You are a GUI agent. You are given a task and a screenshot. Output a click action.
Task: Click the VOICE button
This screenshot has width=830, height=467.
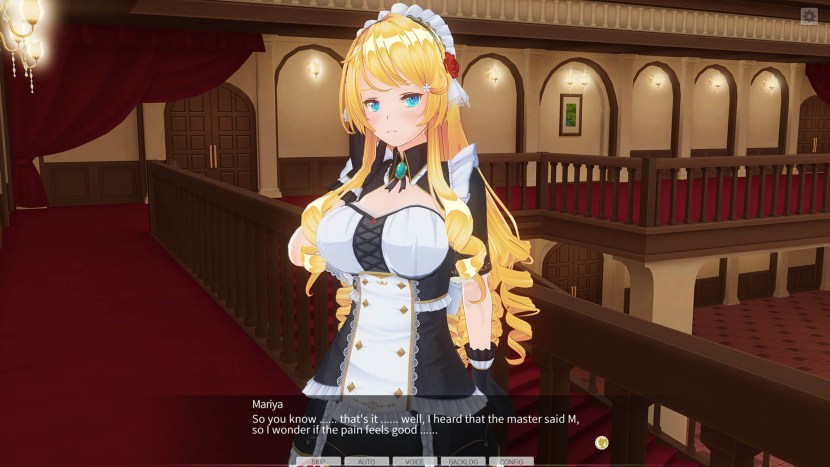[x=414, y=462]
